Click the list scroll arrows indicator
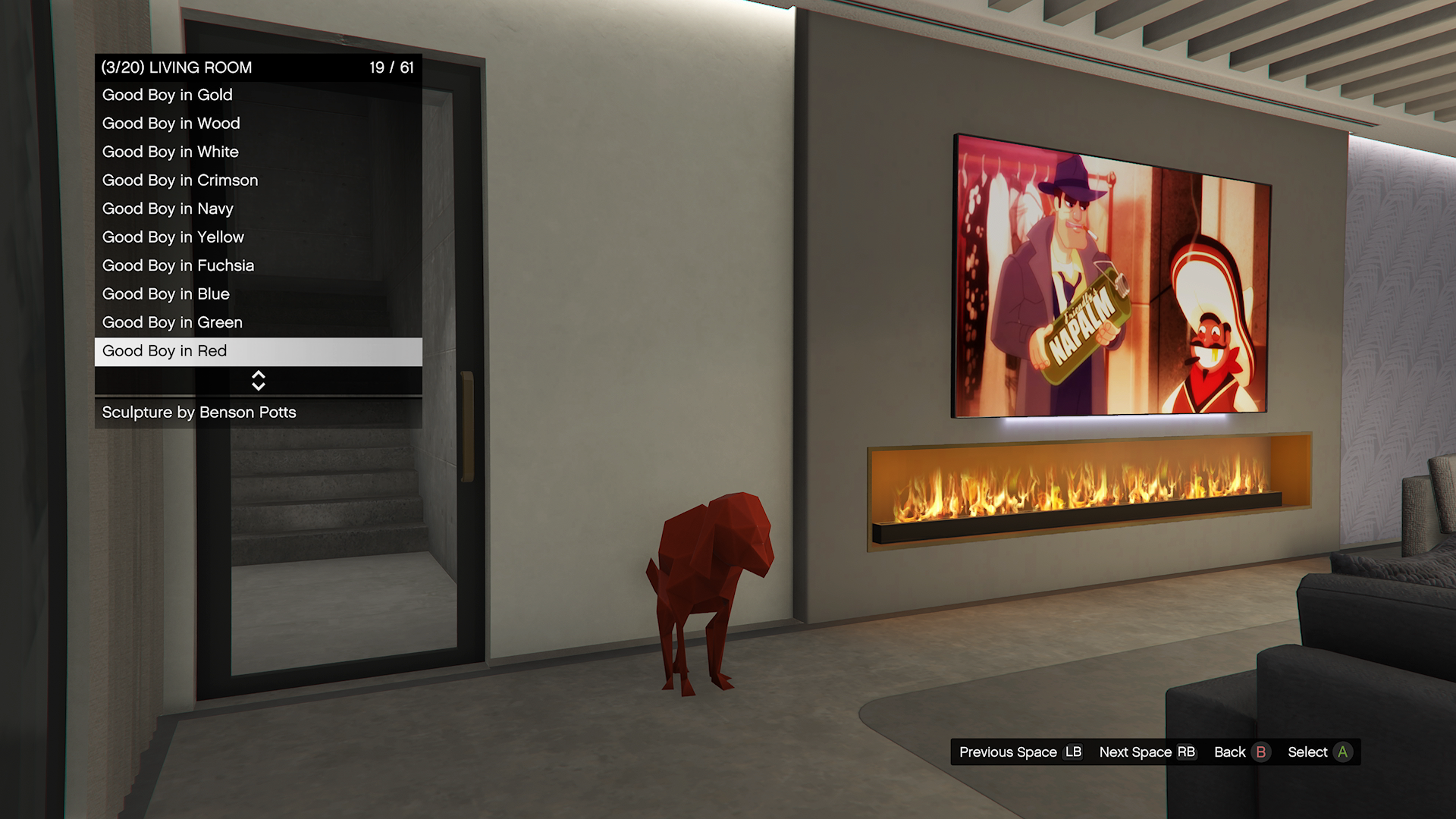Screen dimensions: 1456x819 pos(258,381)
